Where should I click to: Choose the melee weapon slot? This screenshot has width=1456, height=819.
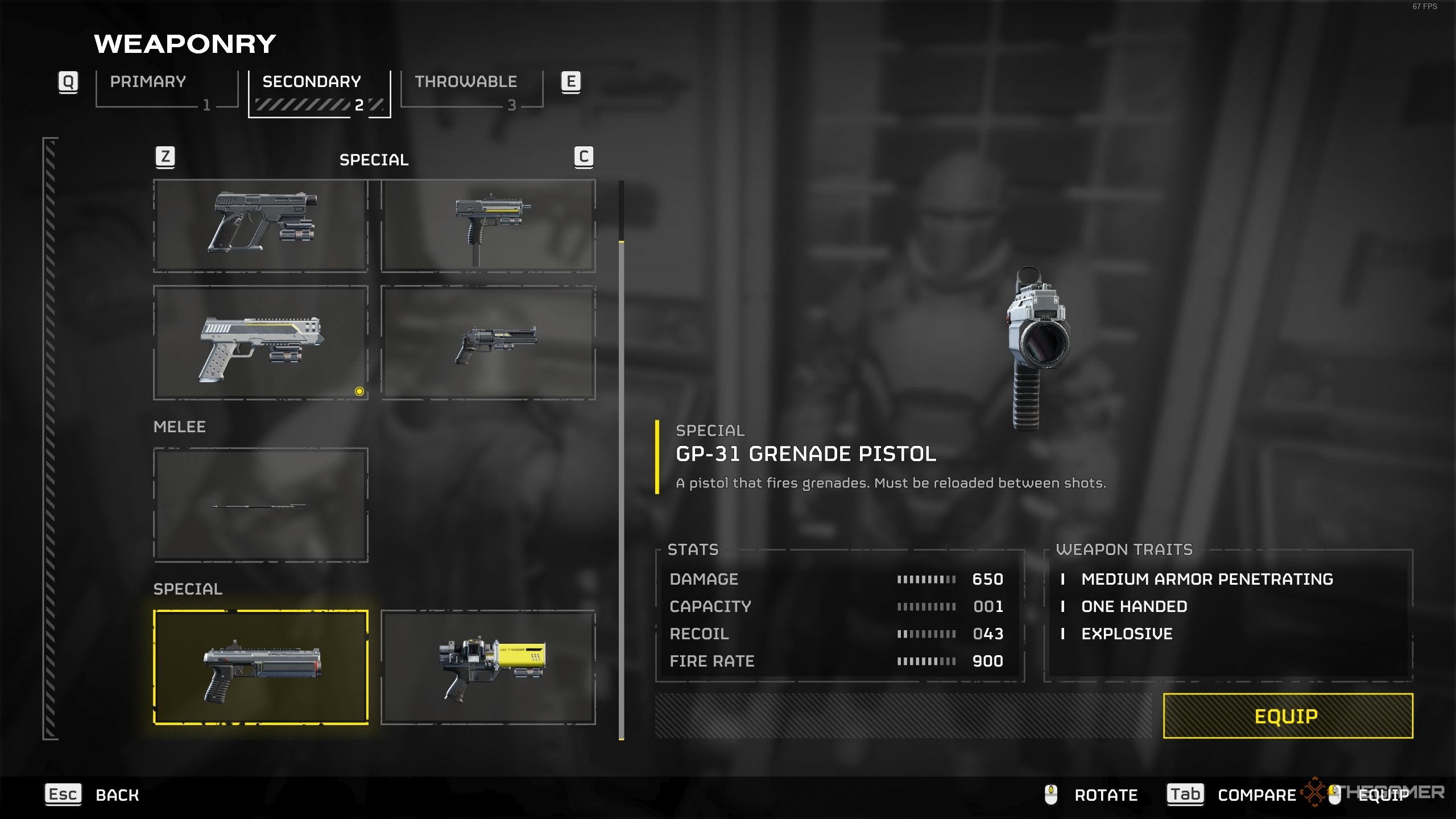tap(260, 505)
